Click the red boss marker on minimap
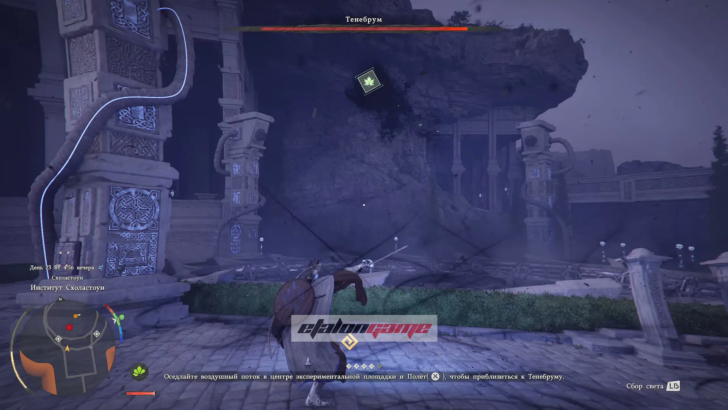Image resolution: width=728 pixels, height=410 pixels. coord(70,326)
